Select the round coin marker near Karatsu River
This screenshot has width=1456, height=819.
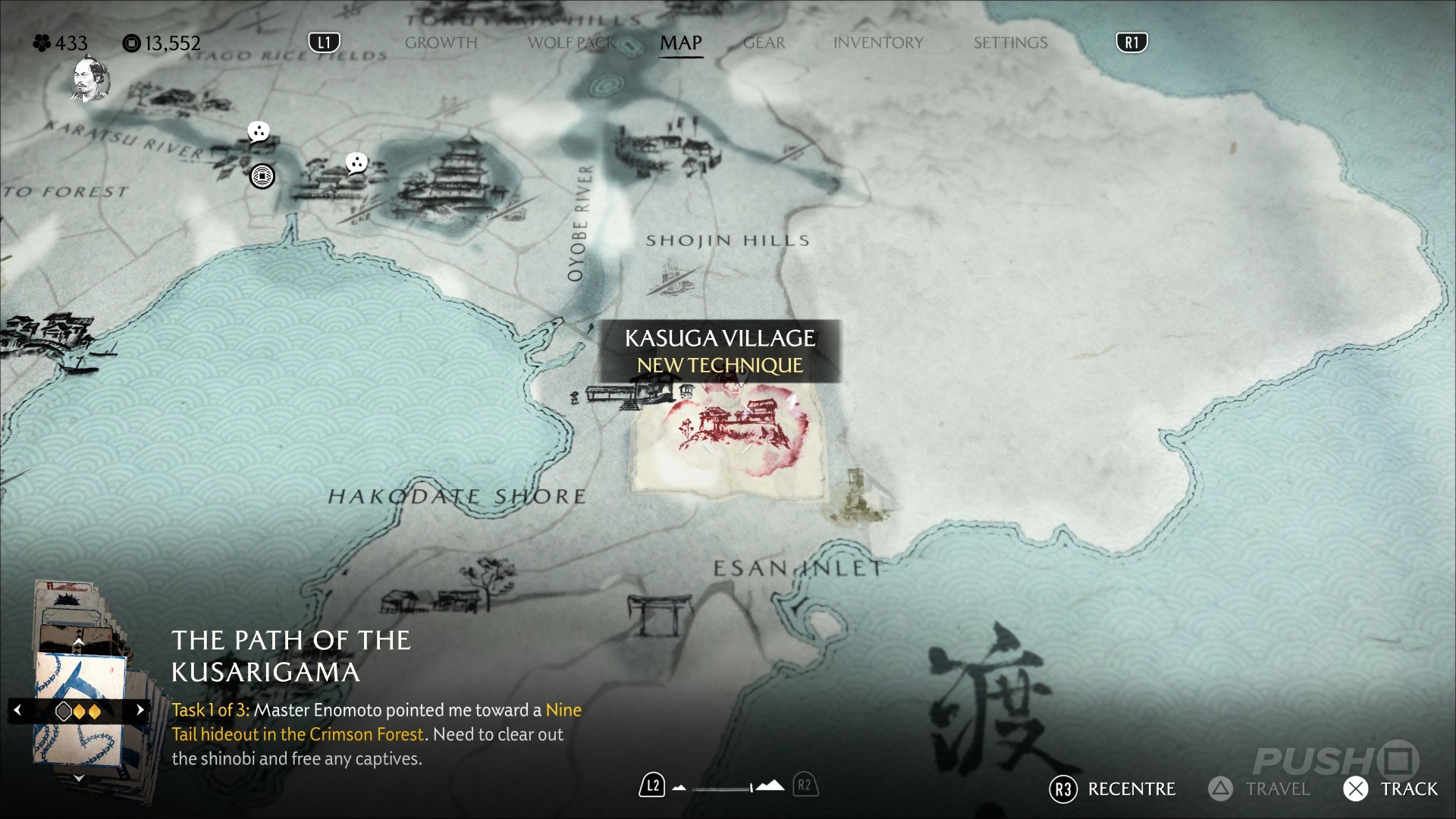point(262,177)
